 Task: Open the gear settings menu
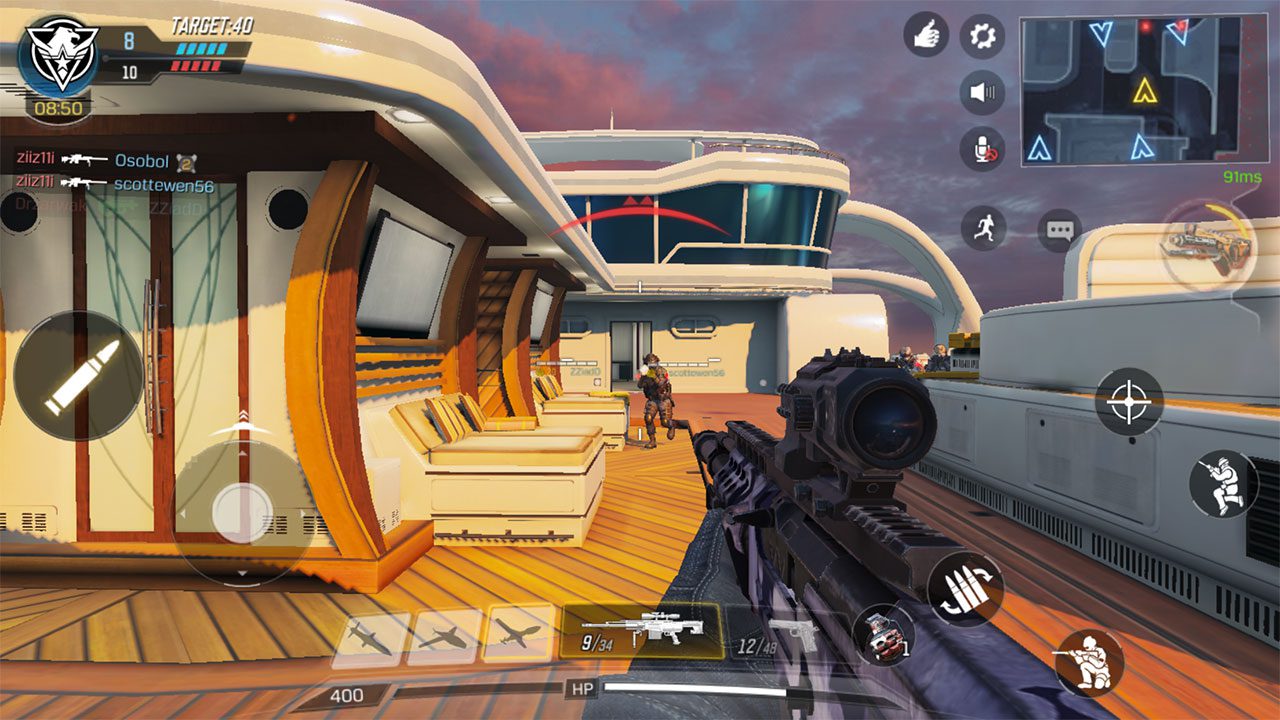tap(982, 36)
